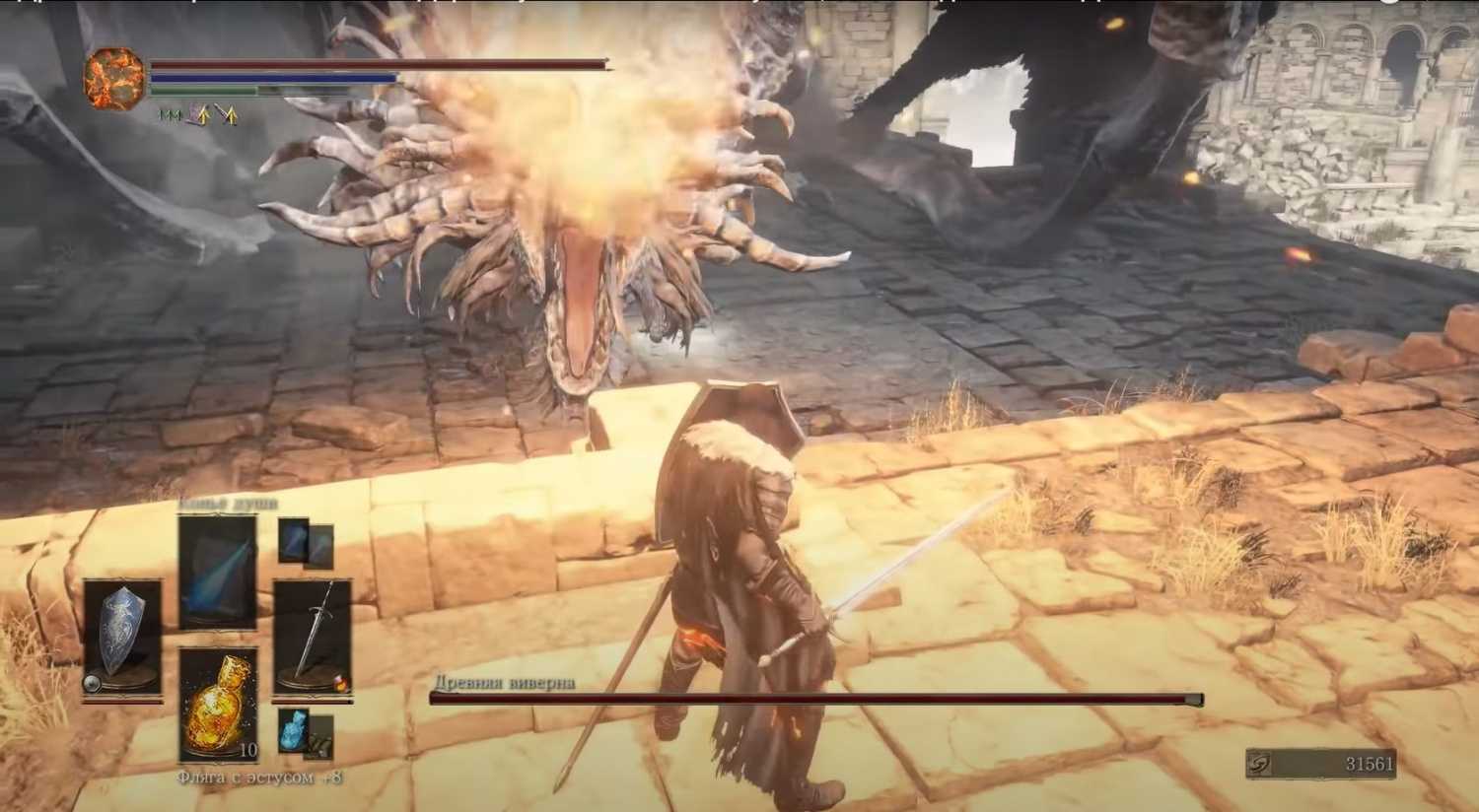1479x812 pixels.
Task: Click the small queued spell icon
Action: (x=294, y=541)
